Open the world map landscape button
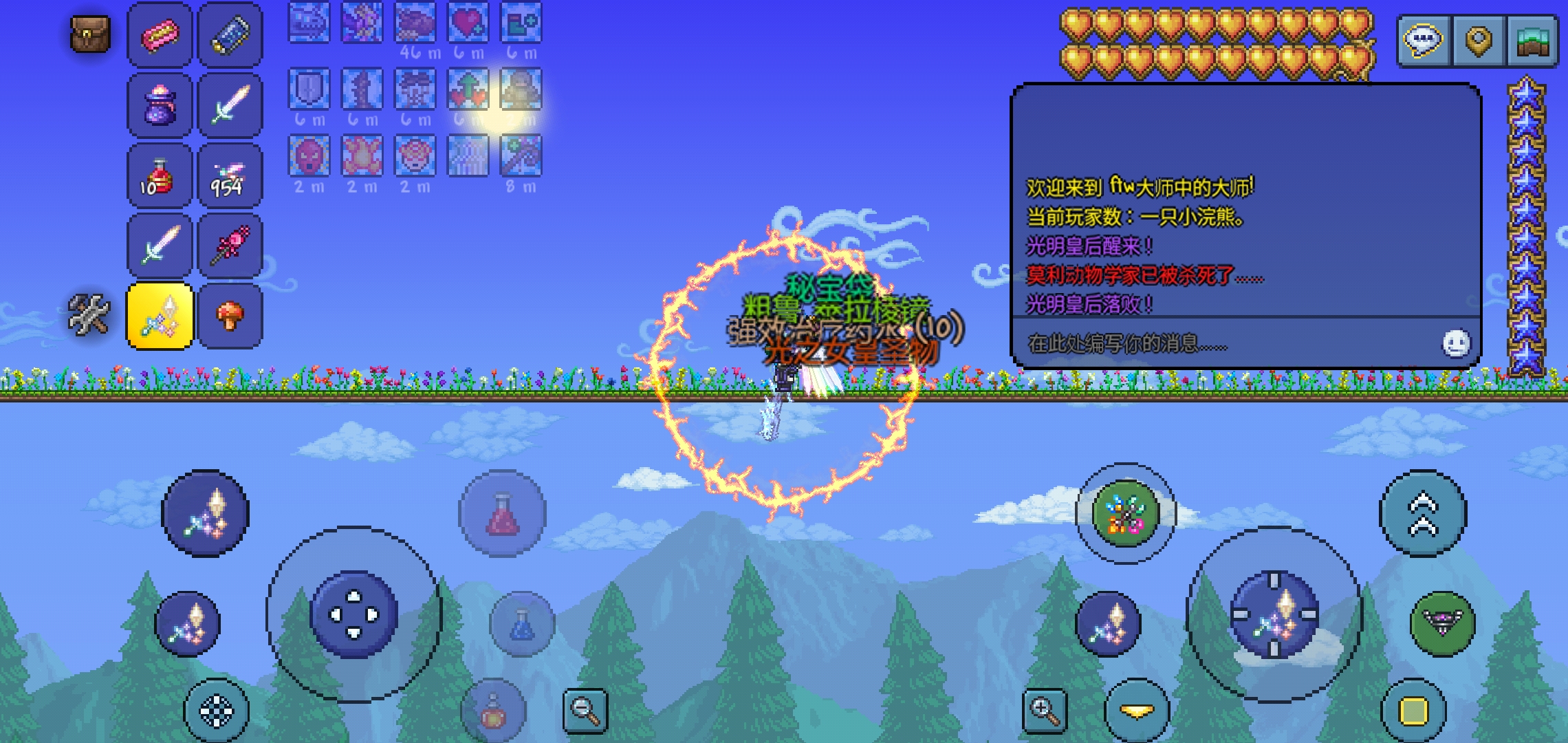Image resolution: width=1568 pixels, height=743 pixels. [x=1533, y=41]
